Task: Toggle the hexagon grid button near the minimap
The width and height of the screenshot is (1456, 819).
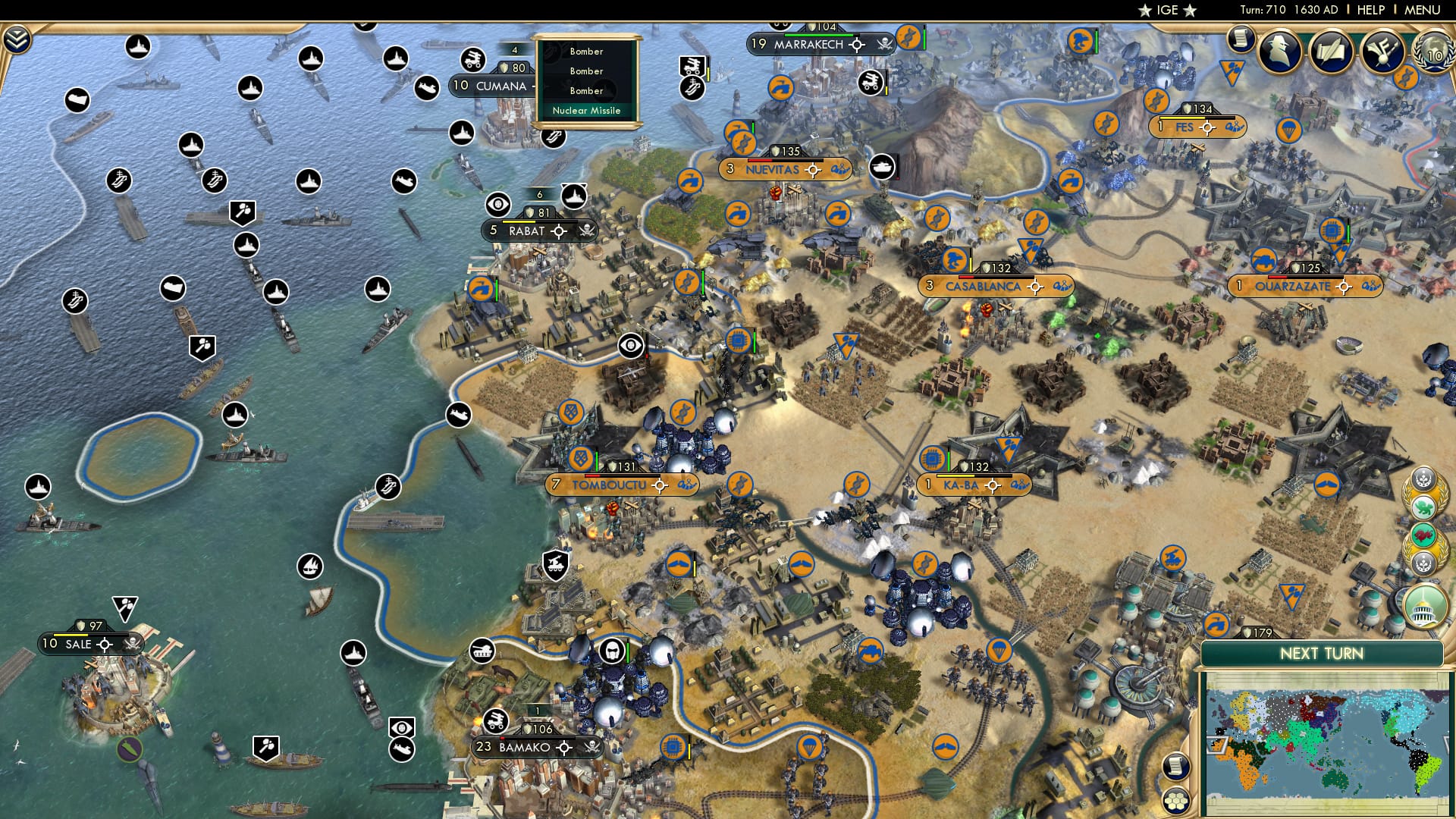Action: [1177, 801]
